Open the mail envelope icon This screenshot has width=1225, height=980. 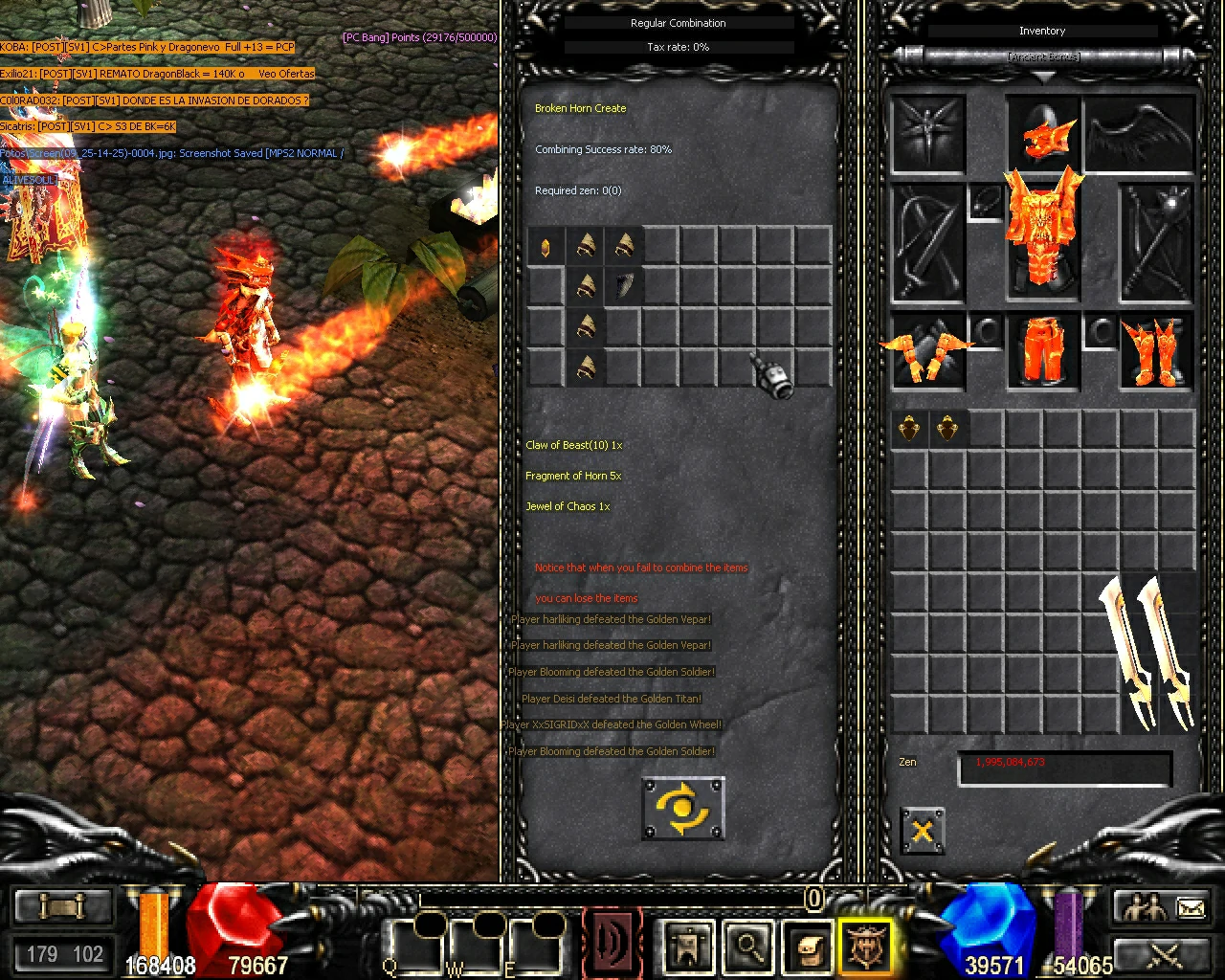tap(1191, 906)
